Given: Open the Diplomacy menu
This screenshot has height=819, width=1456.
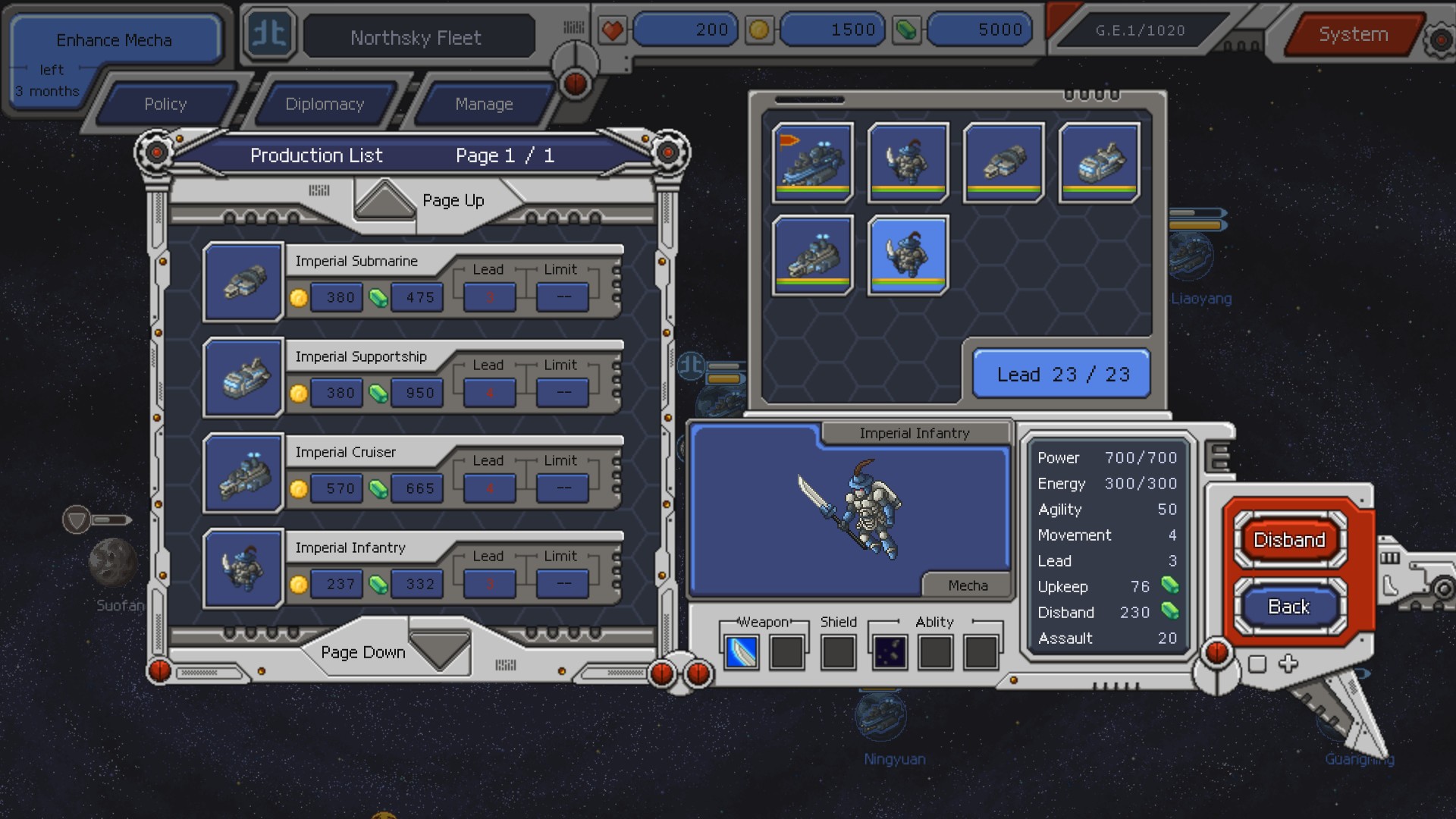Looking at the screenshot, I should [325, 104].
